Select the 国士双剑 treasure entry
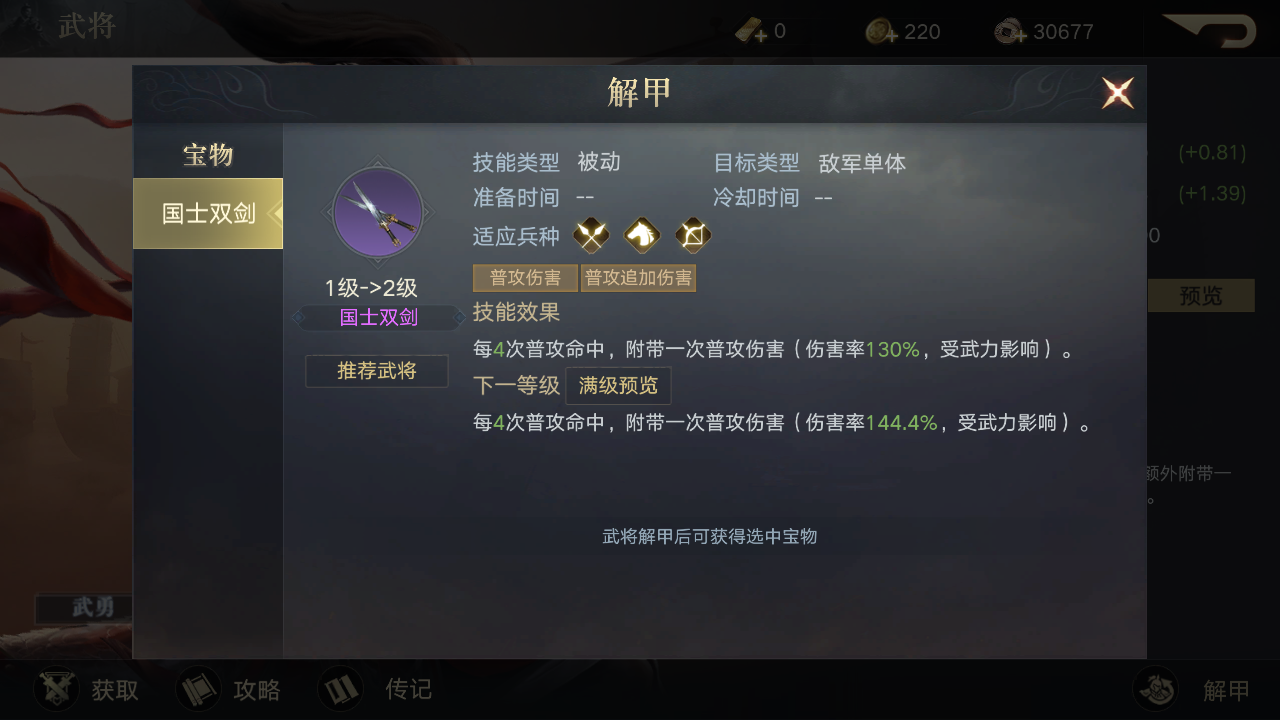 point(208,213)
